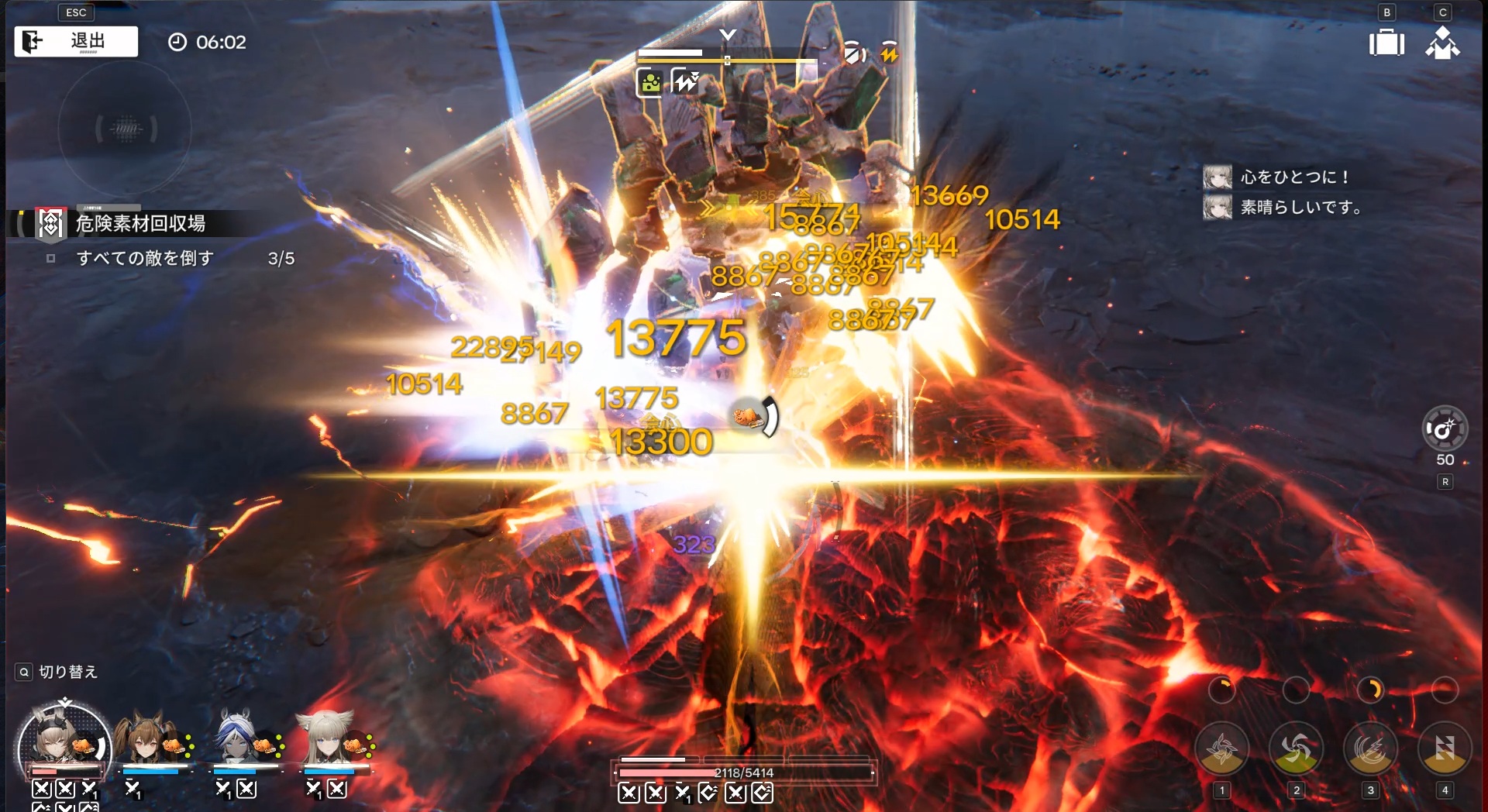Open the team formation icon
1488x812 pixels.
(x=1442, y=43)
